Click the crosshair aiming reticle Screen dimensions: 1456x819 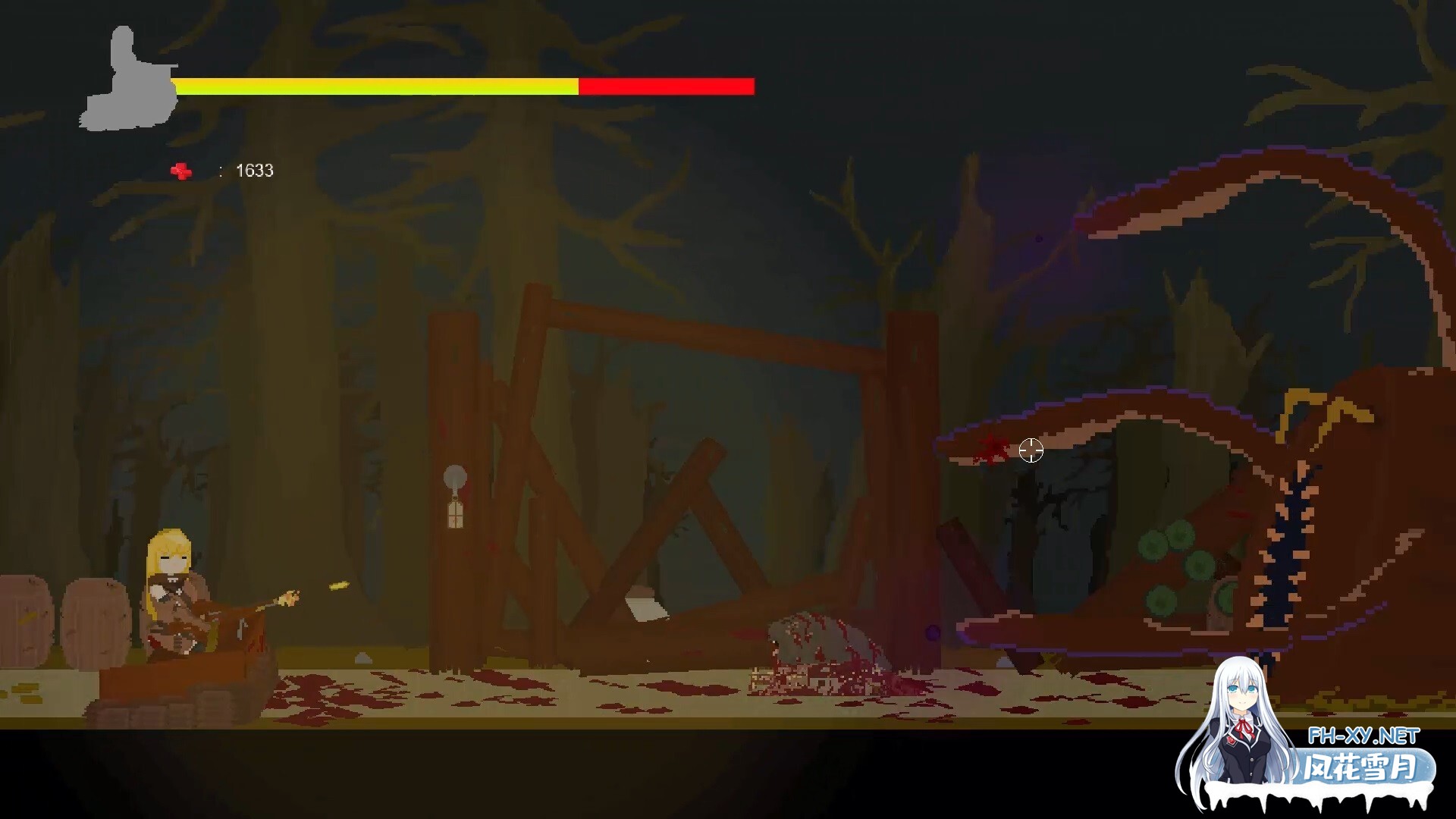click(1032, 451)
